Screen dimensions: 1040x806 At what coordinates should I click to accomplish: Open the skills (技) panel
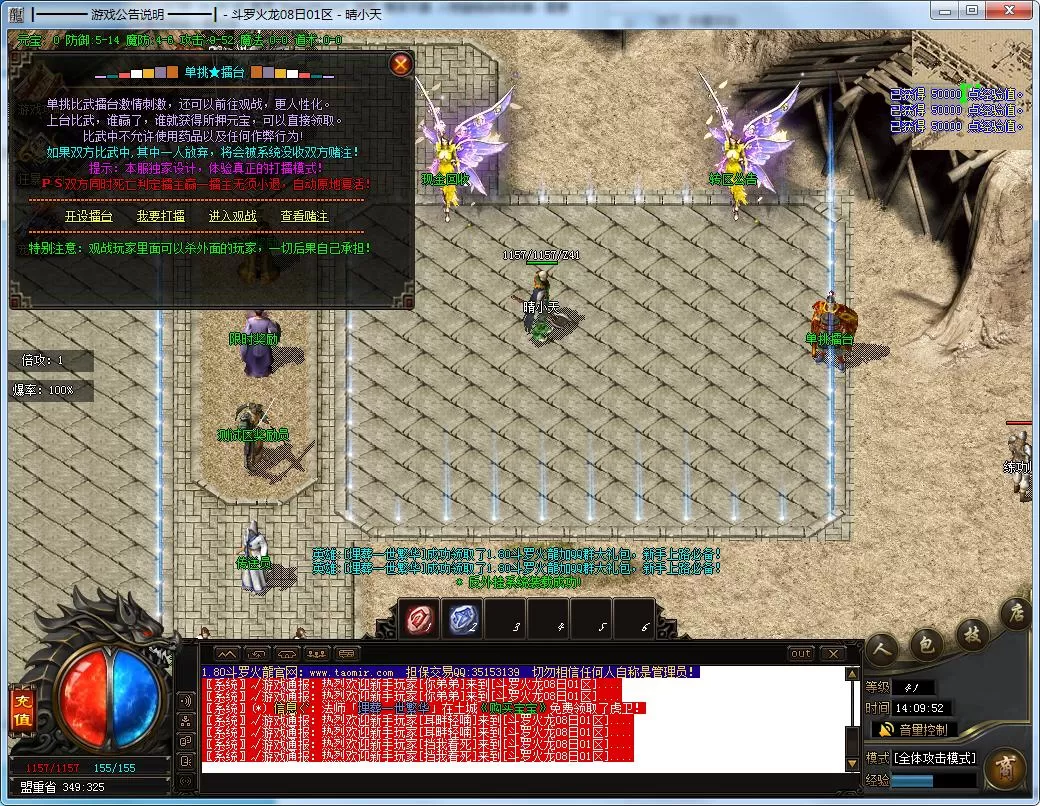coord(971,632)
